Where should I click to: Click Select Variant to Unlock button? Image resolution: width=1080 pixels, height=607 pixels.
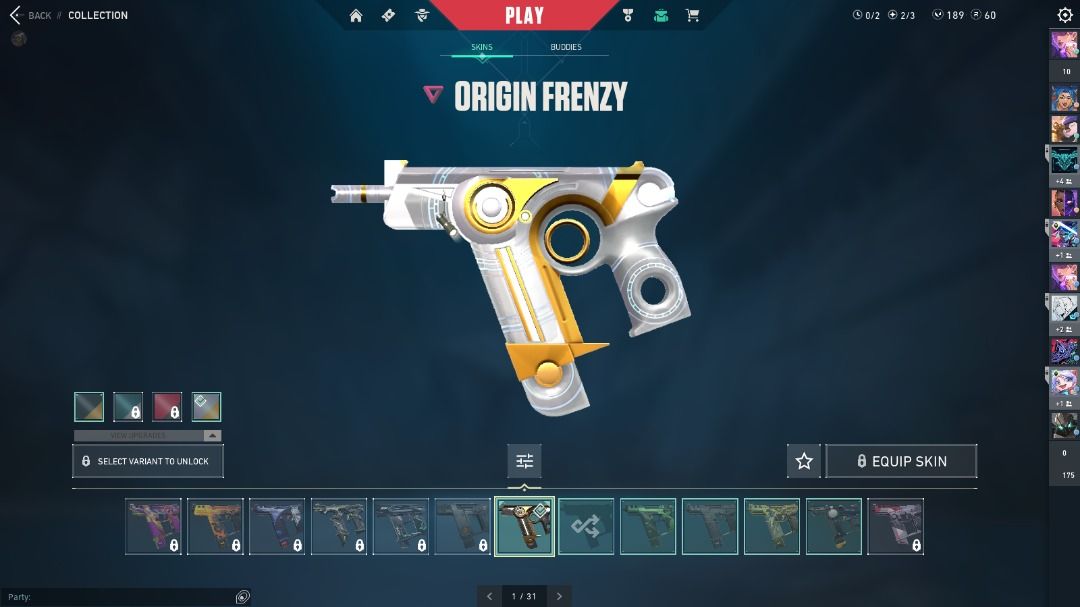coord(148,461)
